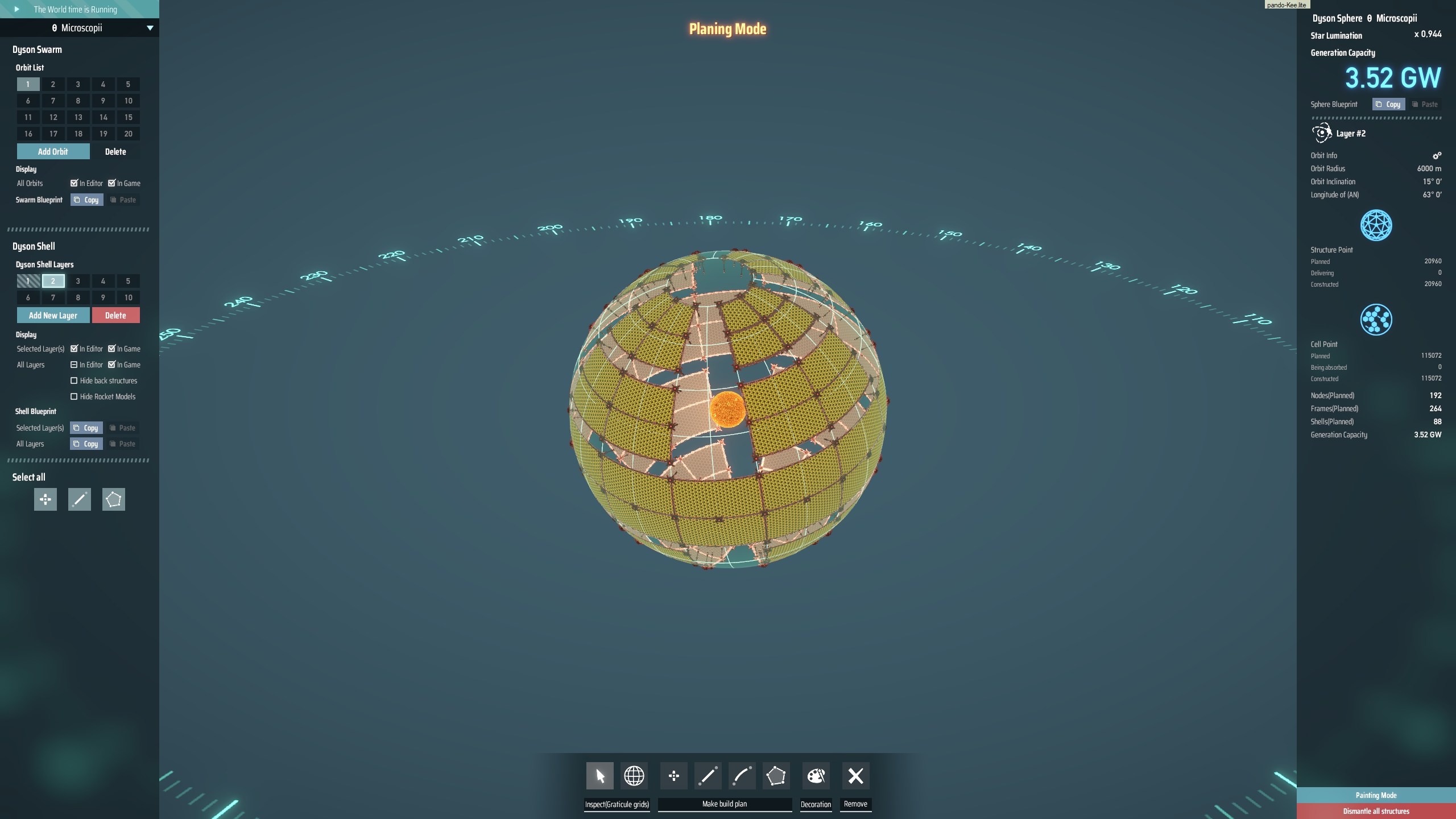Open Dismantle all structures option
Viewport: 1456px width, 819px height.
tap(1375, 811)
